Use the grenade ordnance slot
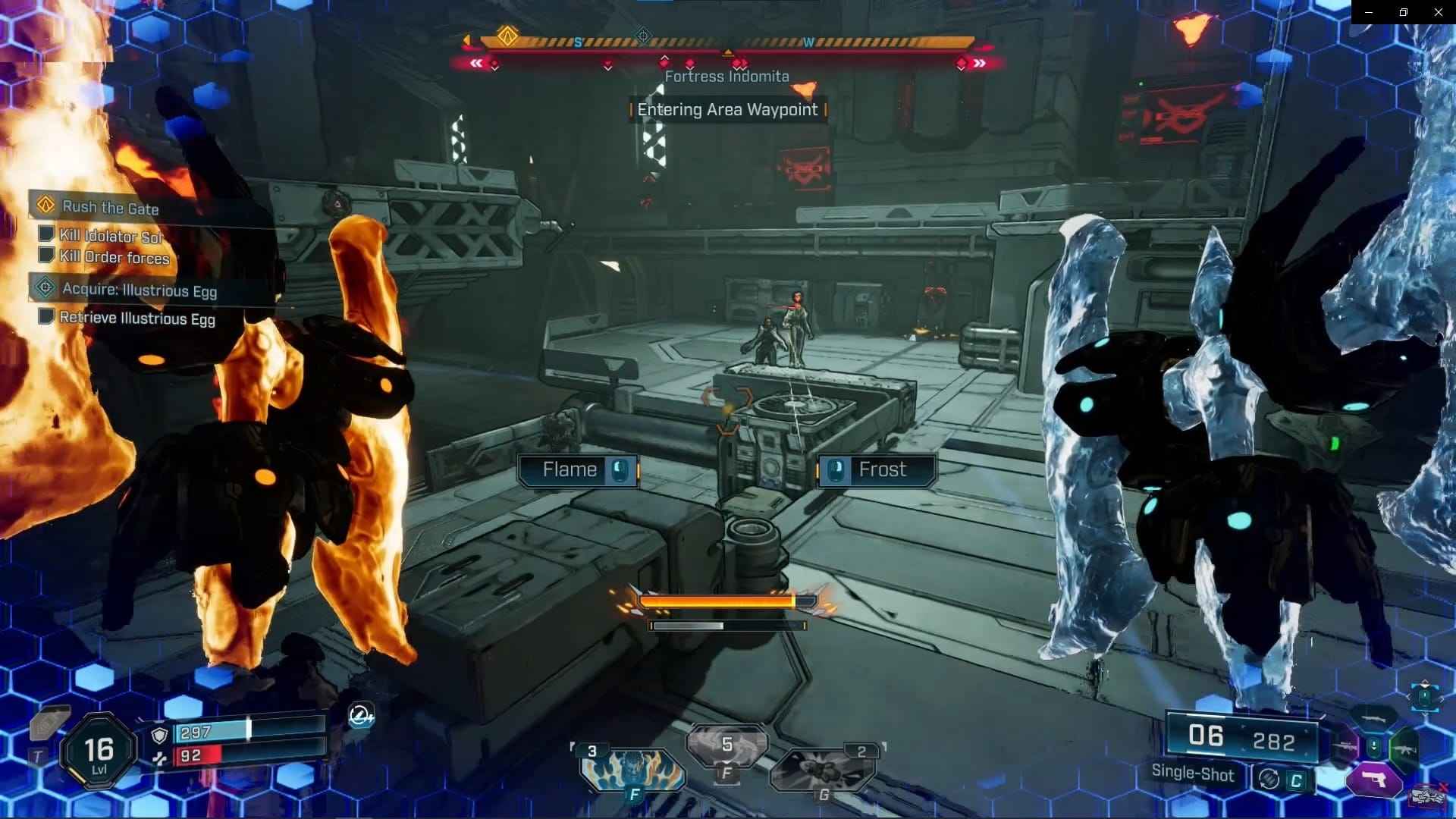 tap(824, 770)
